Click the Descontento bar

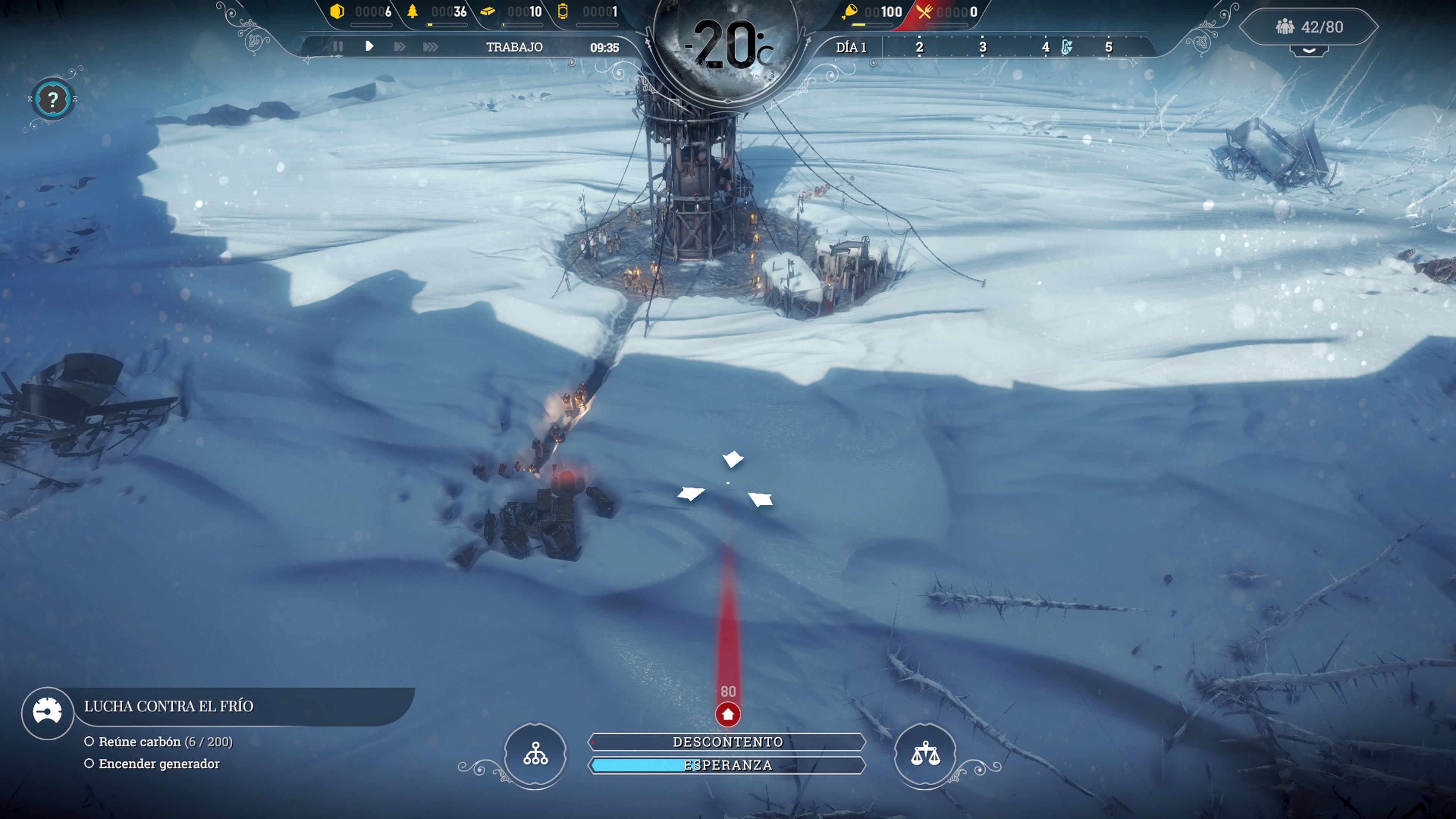728,742
